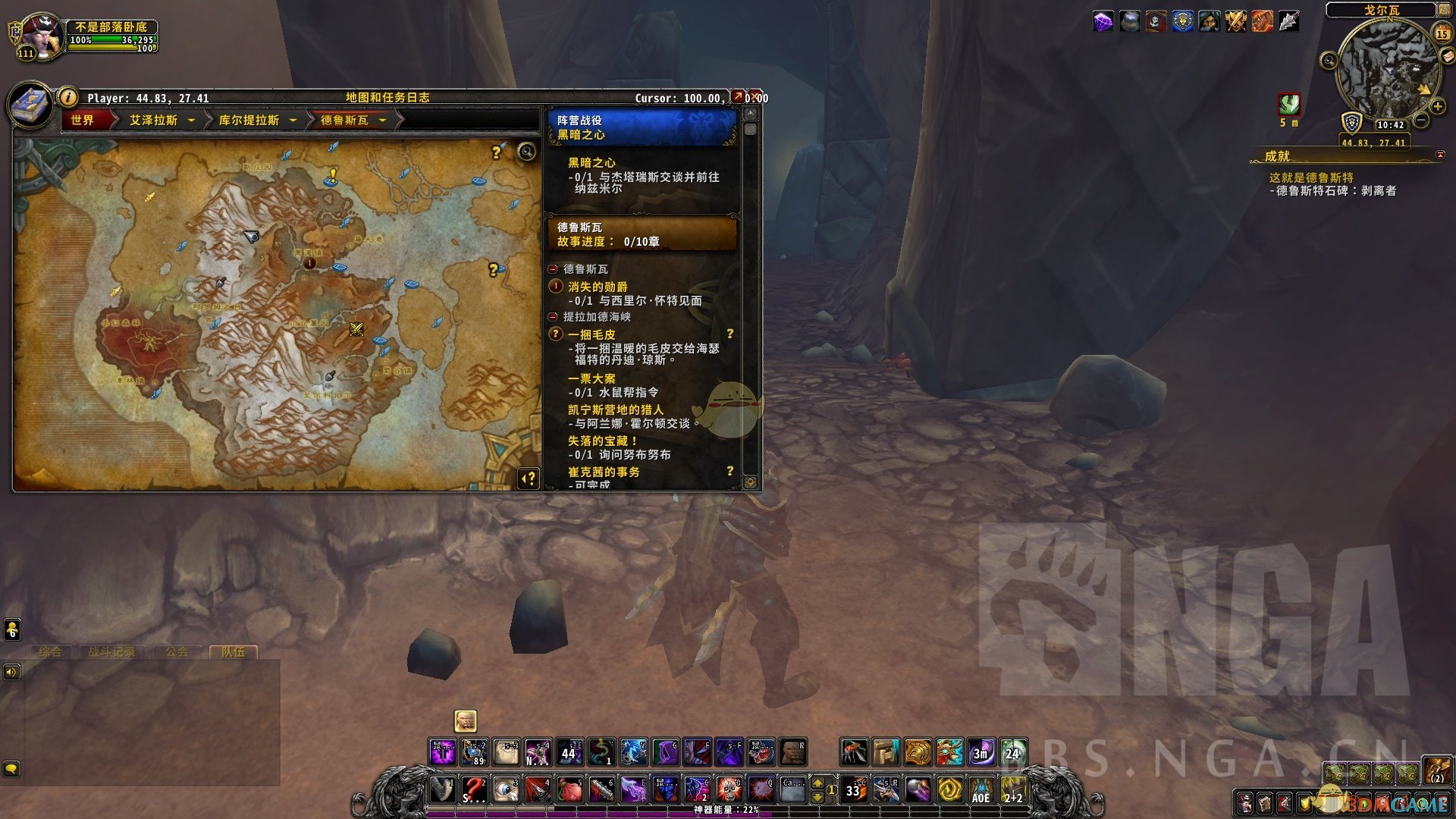Zoom out on the minimap
The height and width of the screenshot is (819, 1456).
click(1422, 120)
